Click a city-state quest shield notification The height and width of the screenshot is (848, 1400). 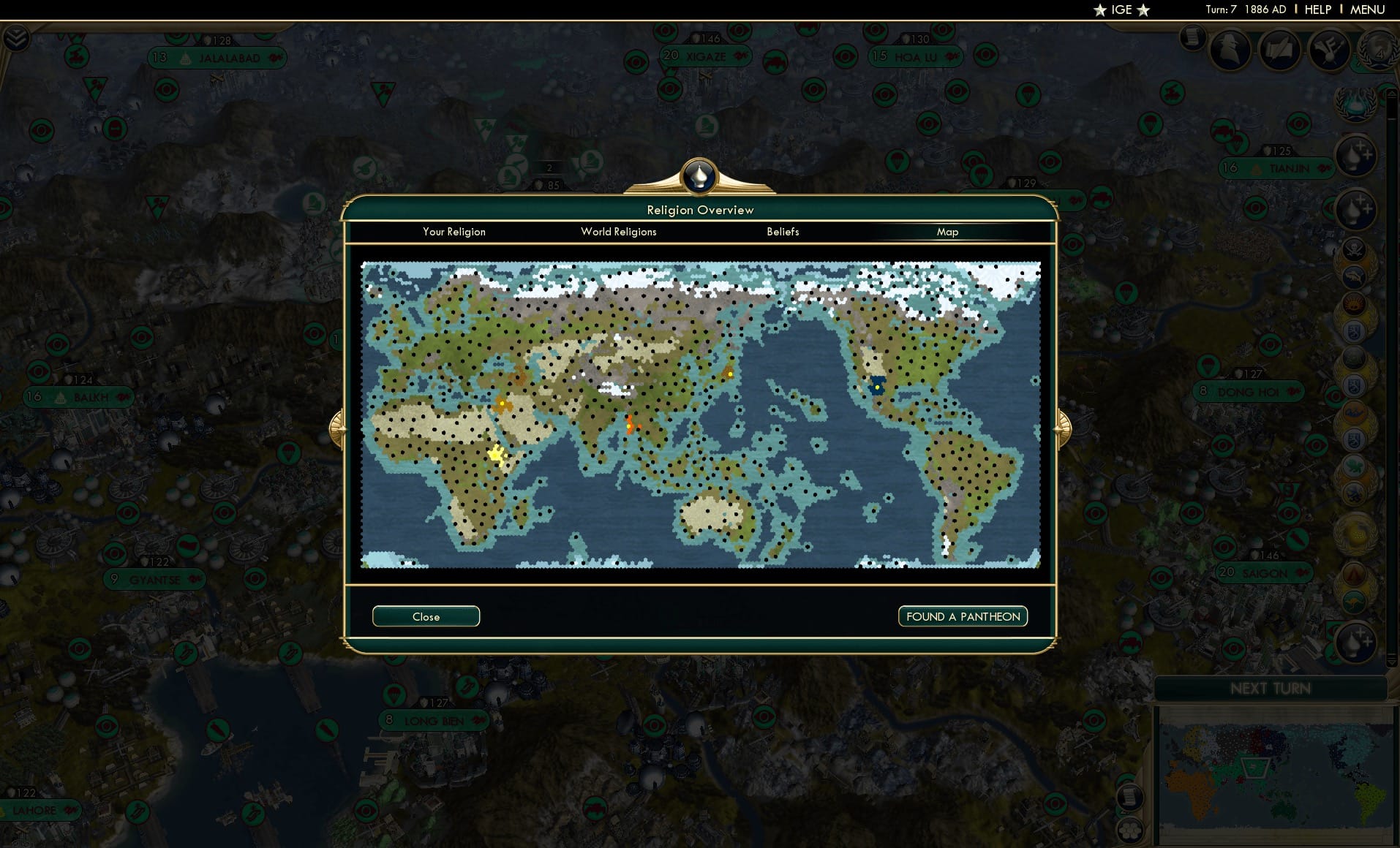[x=1356, y=330]
